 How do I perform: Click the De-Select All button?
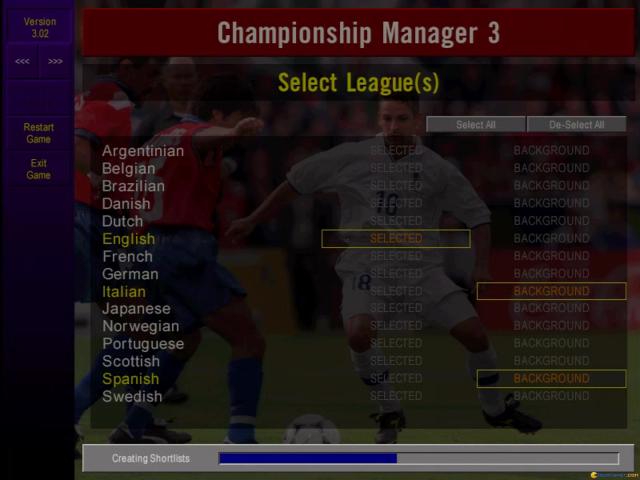click(x=576, y=125)
